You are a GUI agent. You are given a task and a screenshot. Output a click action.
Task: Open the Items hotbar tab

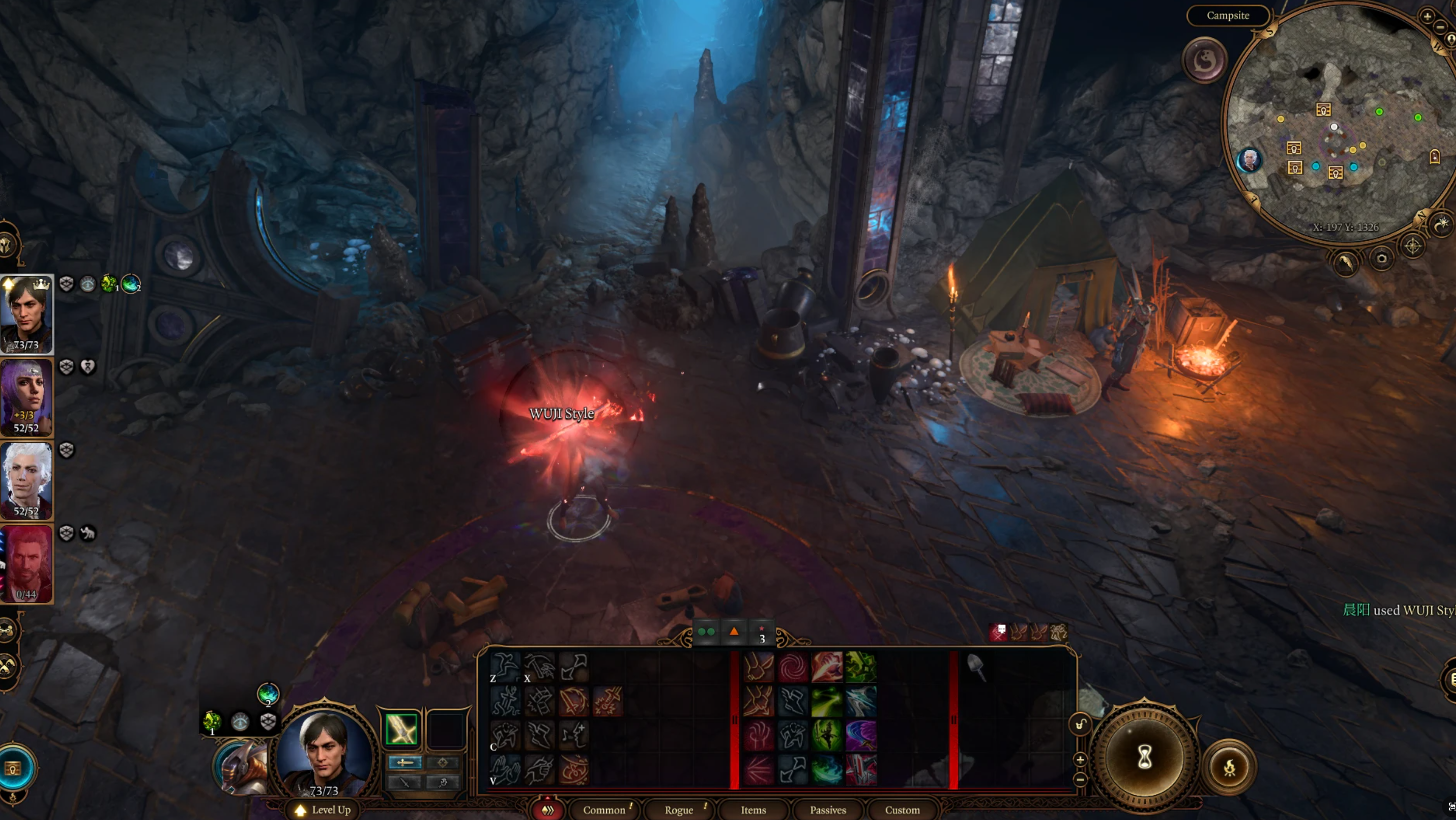tap(753, 810)
